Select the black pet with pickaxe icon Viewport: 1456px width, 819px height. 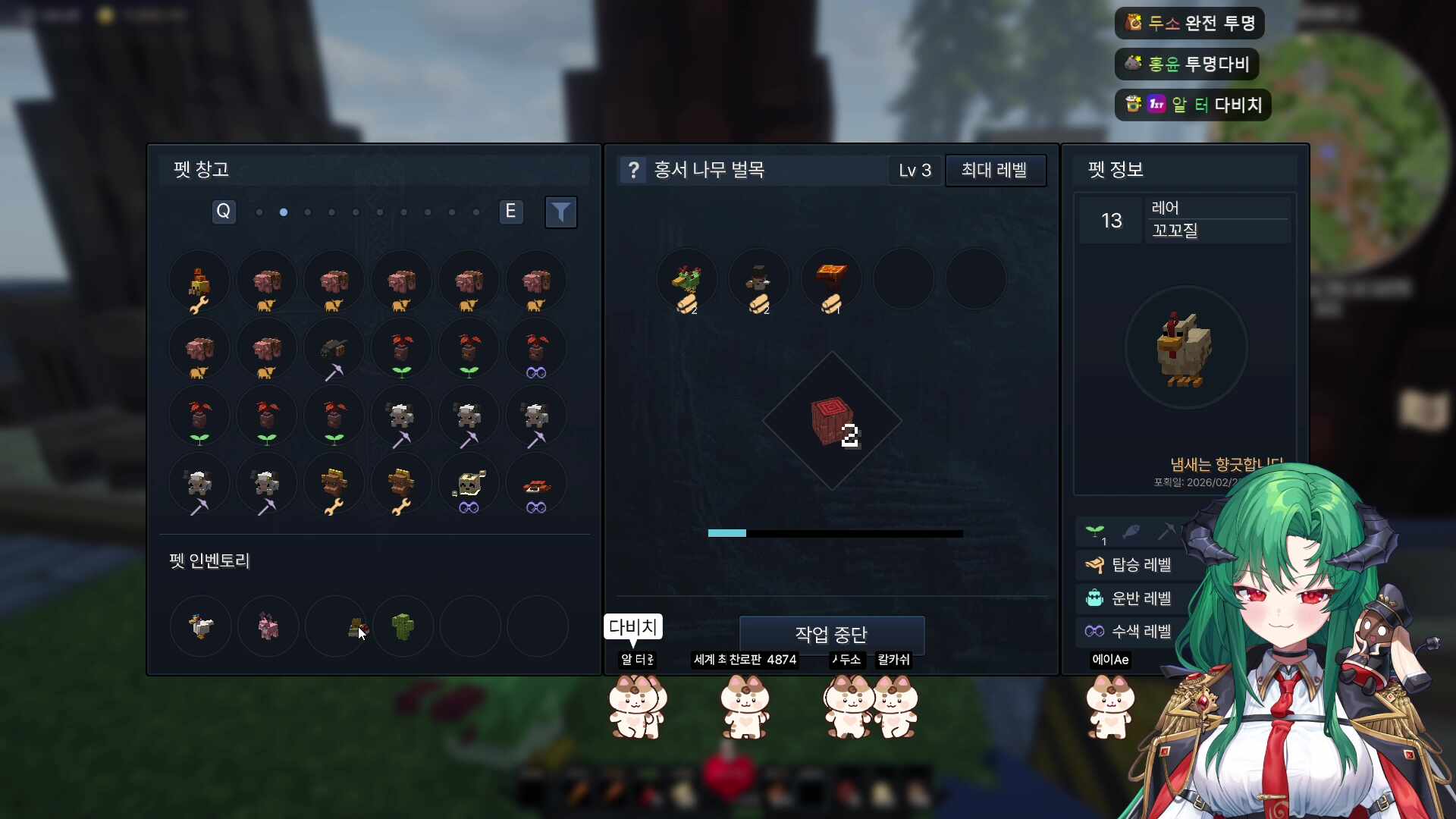334,350
